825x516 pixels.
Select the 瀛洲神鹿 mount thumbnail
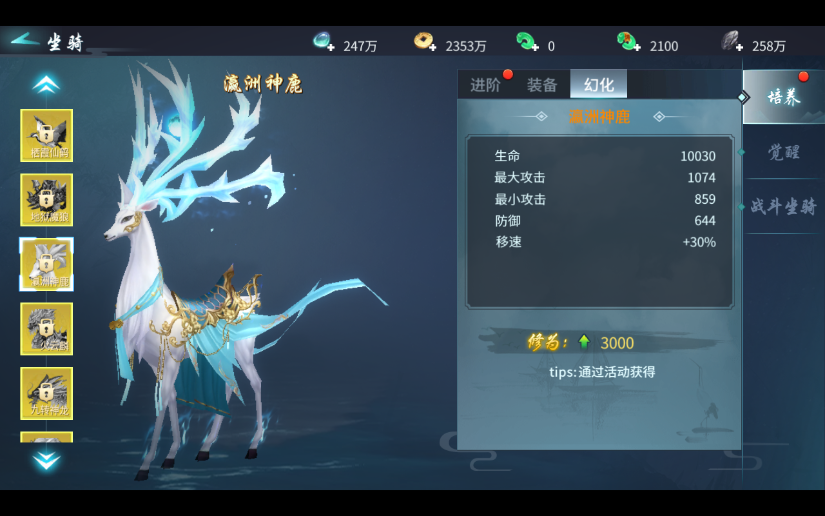point(47,264)
